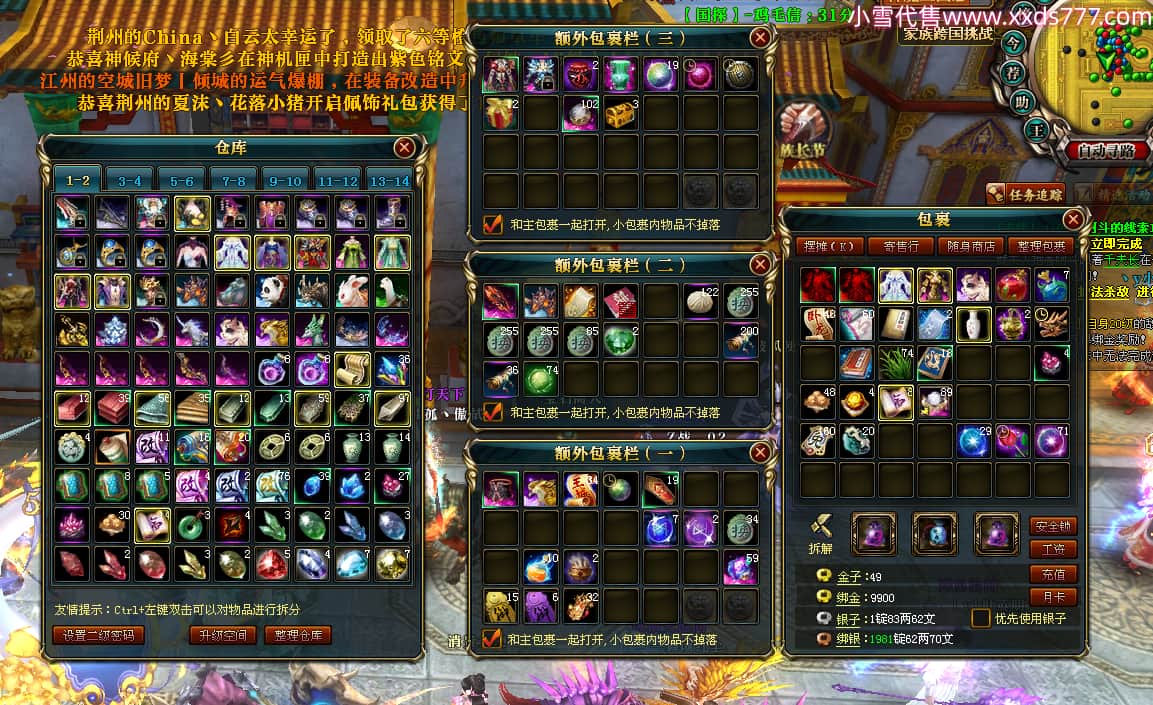Image resolution: width=1153 pixels, height=705 pixels.
Task: Open warehouse tab 13-14
Action: (388, 181)
